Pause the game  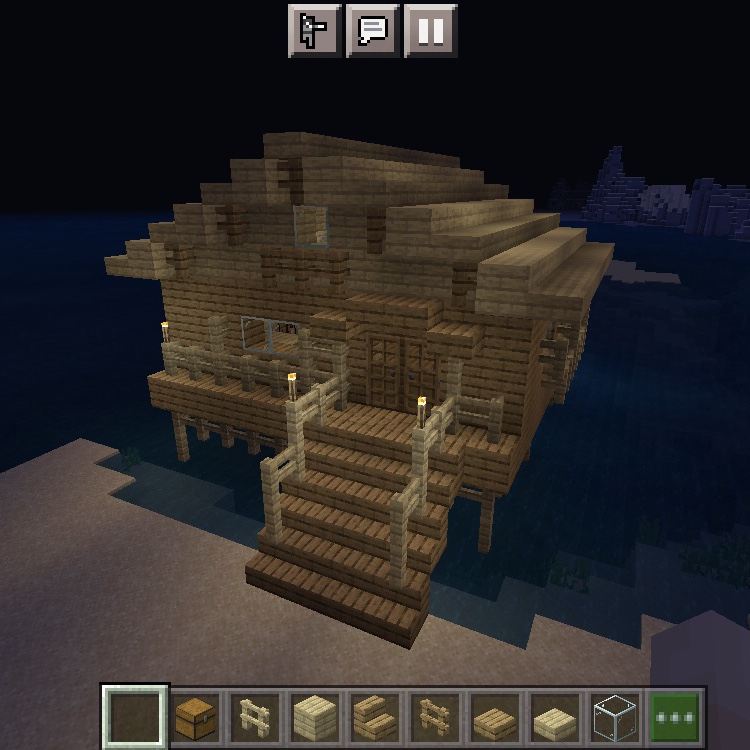[431, 31]
